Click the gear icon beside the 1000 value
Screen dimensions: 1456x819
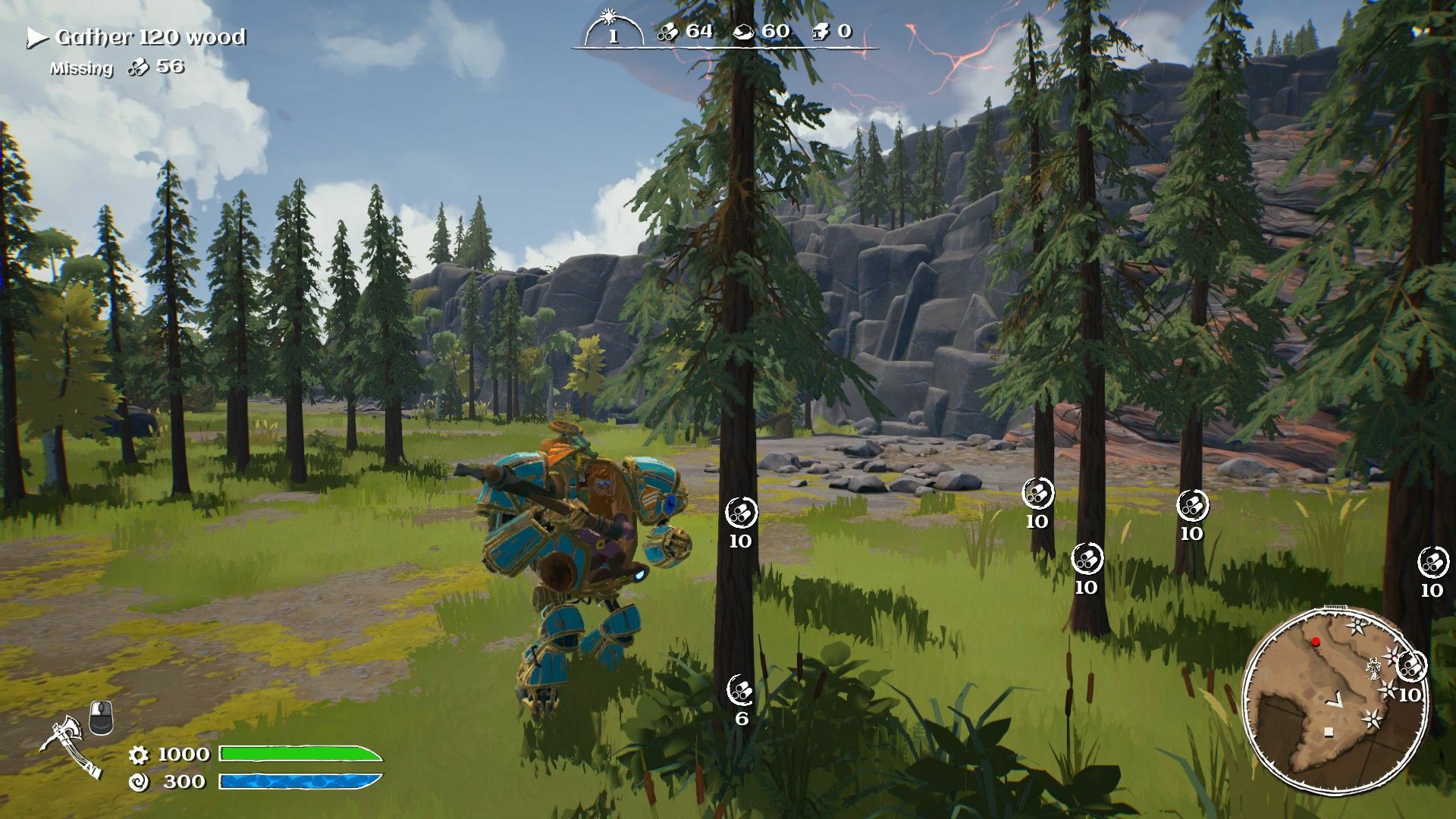pyautogui.click(x=140, y=756)
